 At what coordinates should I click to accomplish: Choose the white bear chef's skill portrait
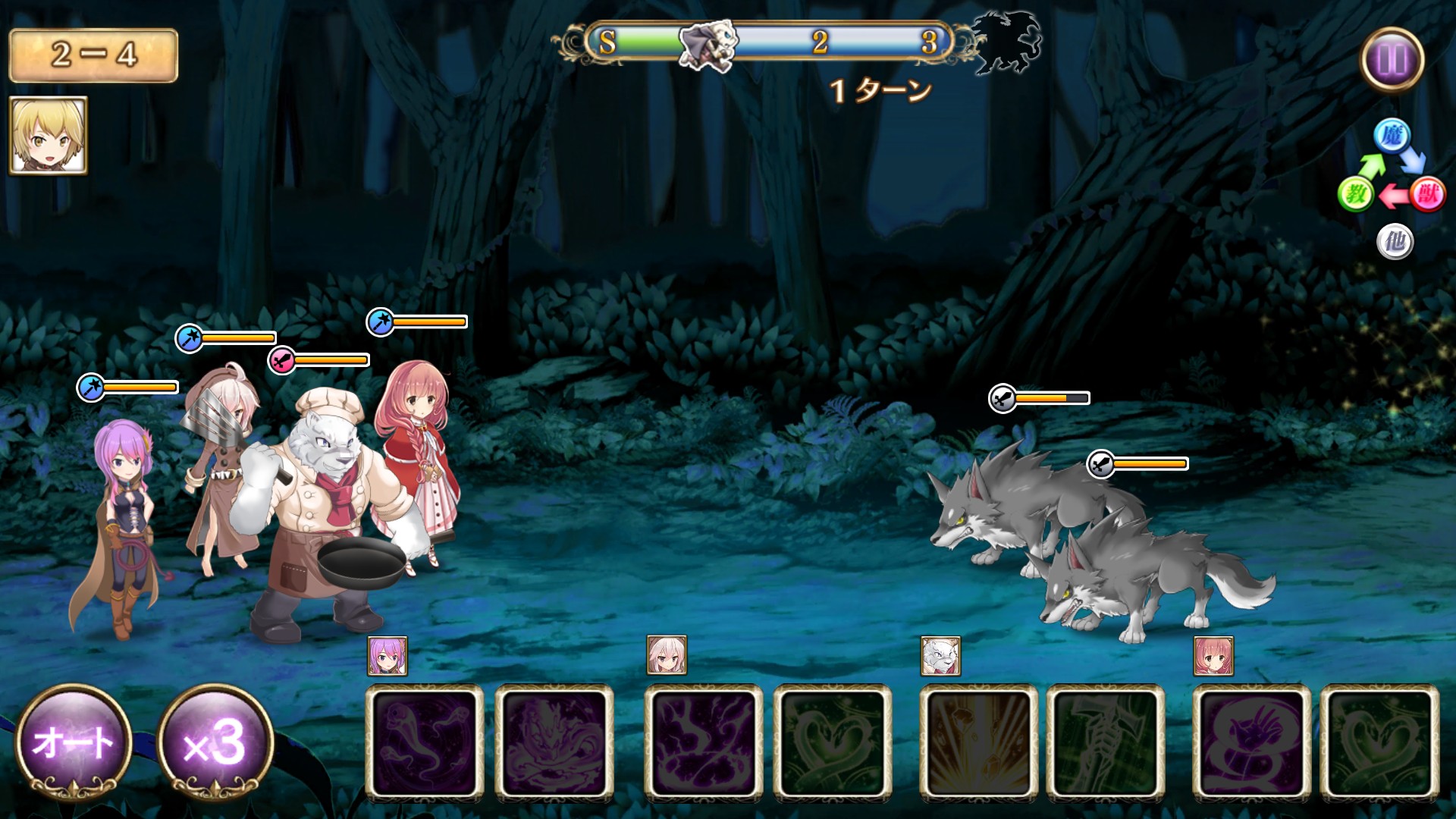pyautogui.click(x=940, y=656)
